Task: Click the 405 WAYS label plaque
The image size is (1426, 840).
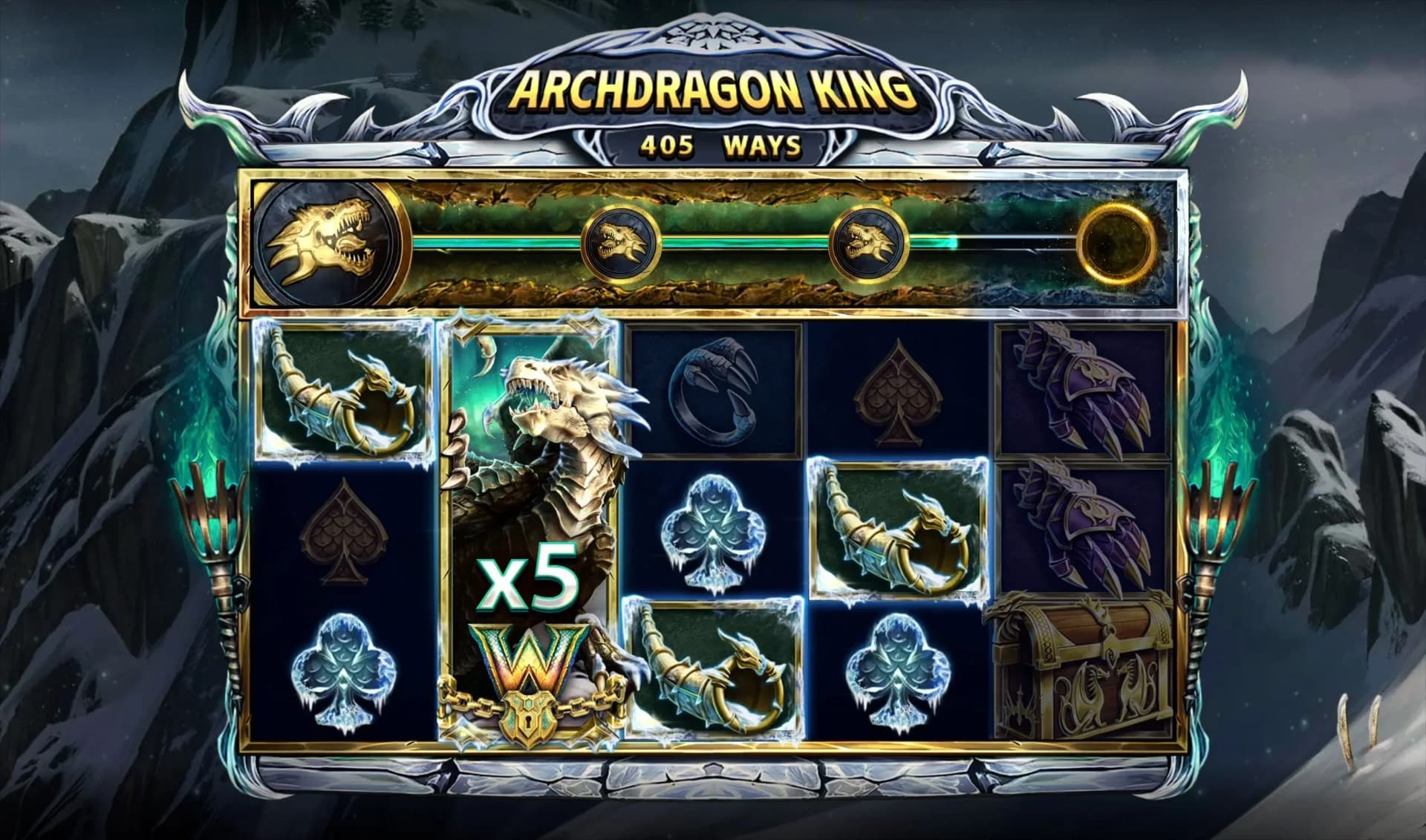Action: (x=713, y=147)
